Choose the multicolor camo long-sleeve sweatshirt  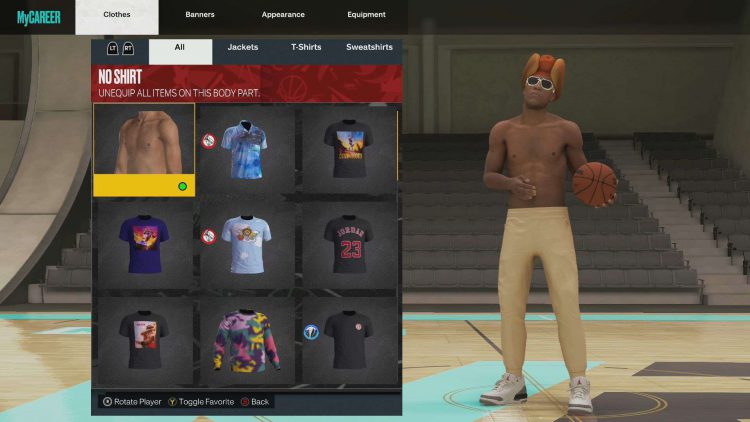click(246, 338)
